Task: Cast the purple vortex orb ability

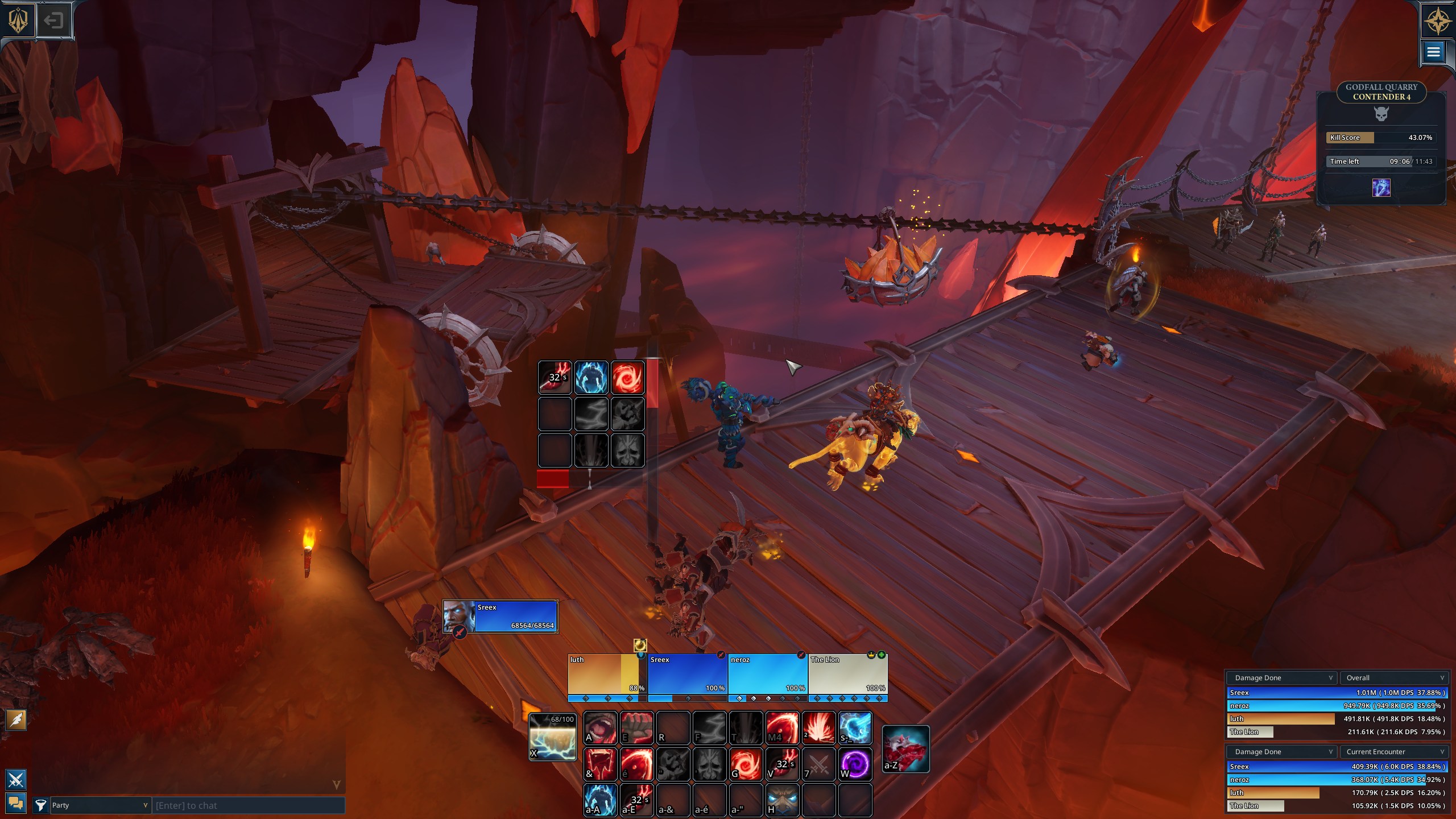Action: point(855,763)
